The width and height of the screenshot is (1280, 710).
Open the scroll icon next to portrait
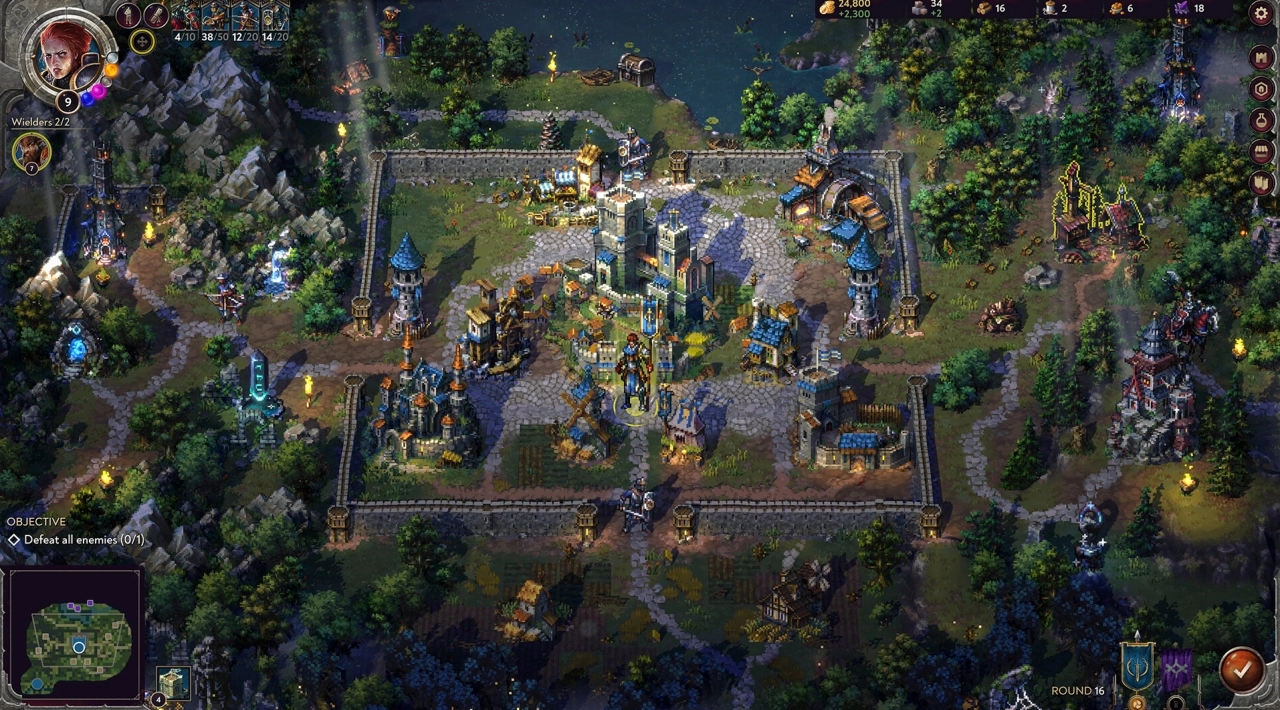click(156, 15)
